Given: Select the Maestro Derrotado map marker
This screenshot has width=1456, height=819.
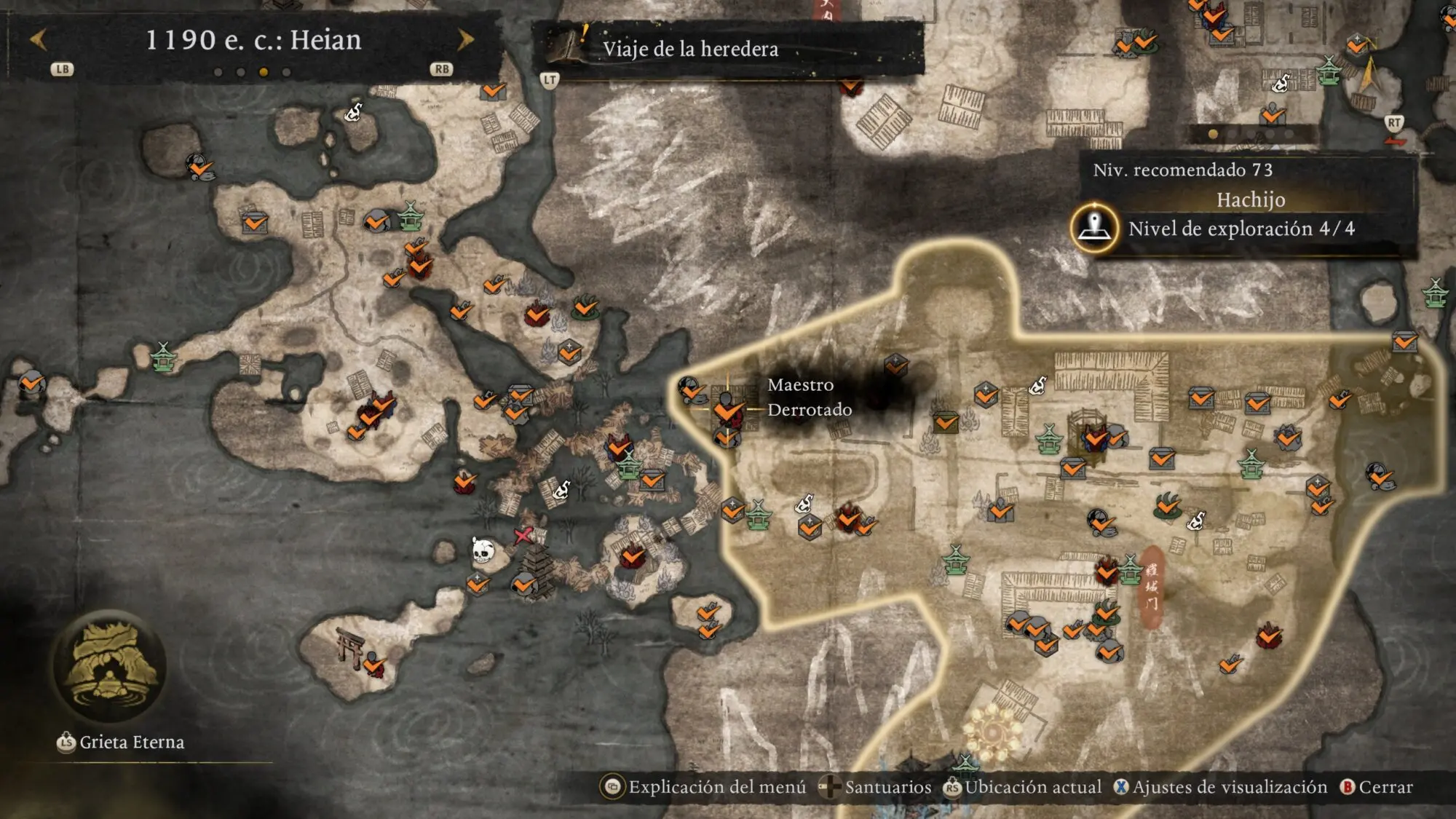Looking at the screenshot, I should [x=727, y=409].
